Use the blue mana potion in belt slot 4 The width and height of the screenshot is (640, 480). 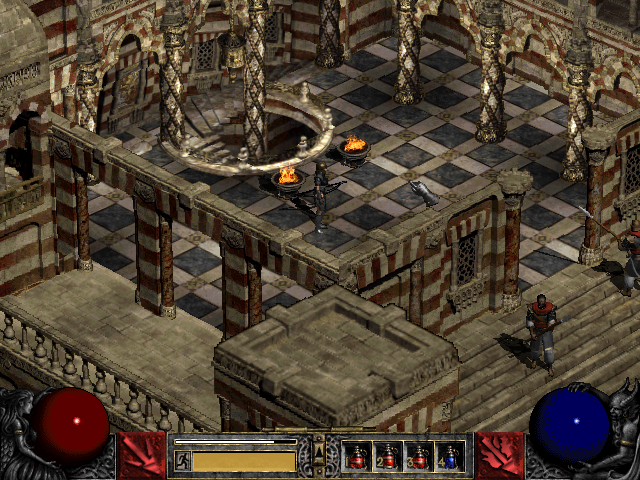coord(450,458)
